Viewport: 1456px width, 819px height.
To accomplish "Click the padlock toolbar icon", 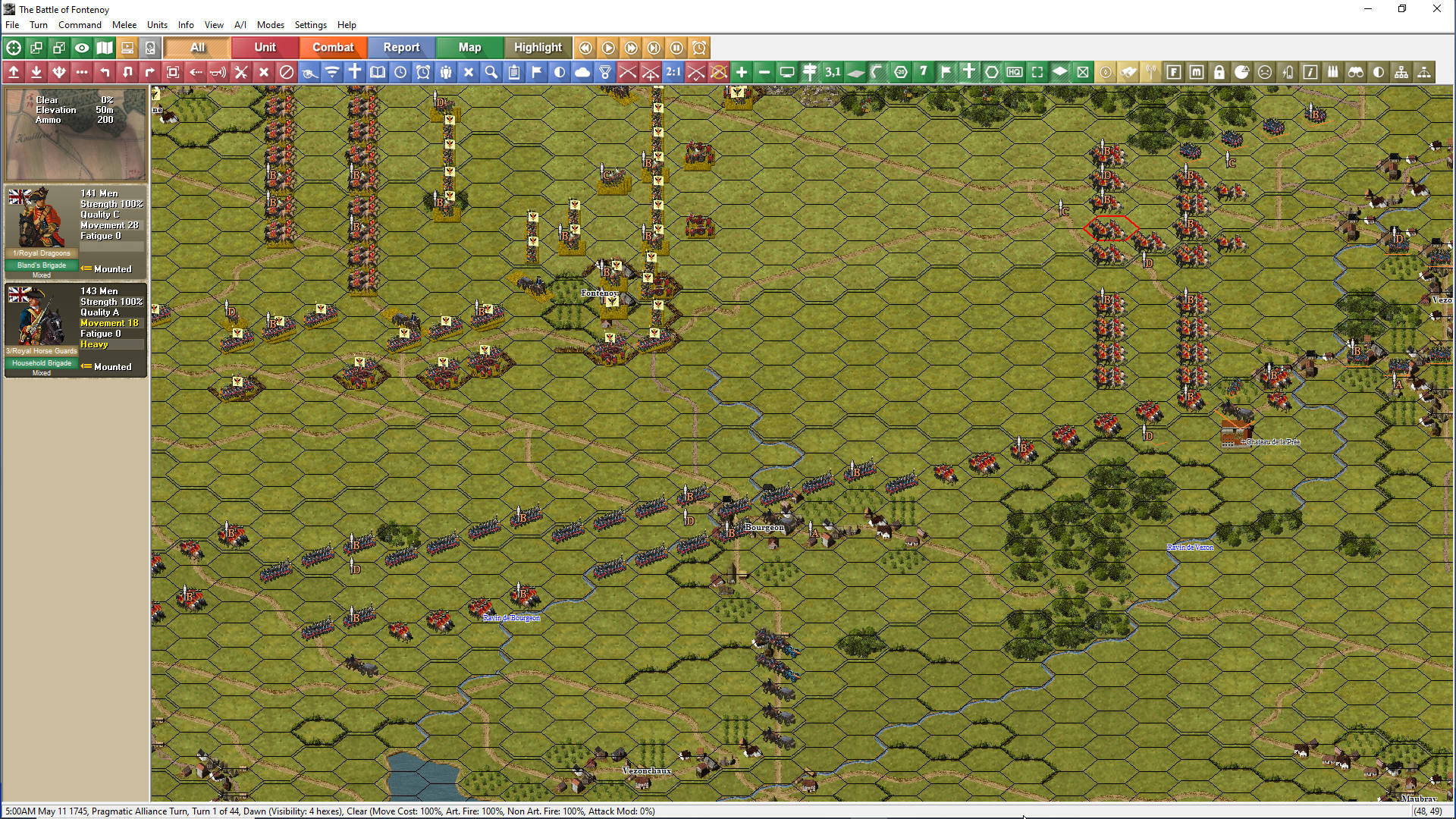I will pyautogui.click(x=1219, y=72).
